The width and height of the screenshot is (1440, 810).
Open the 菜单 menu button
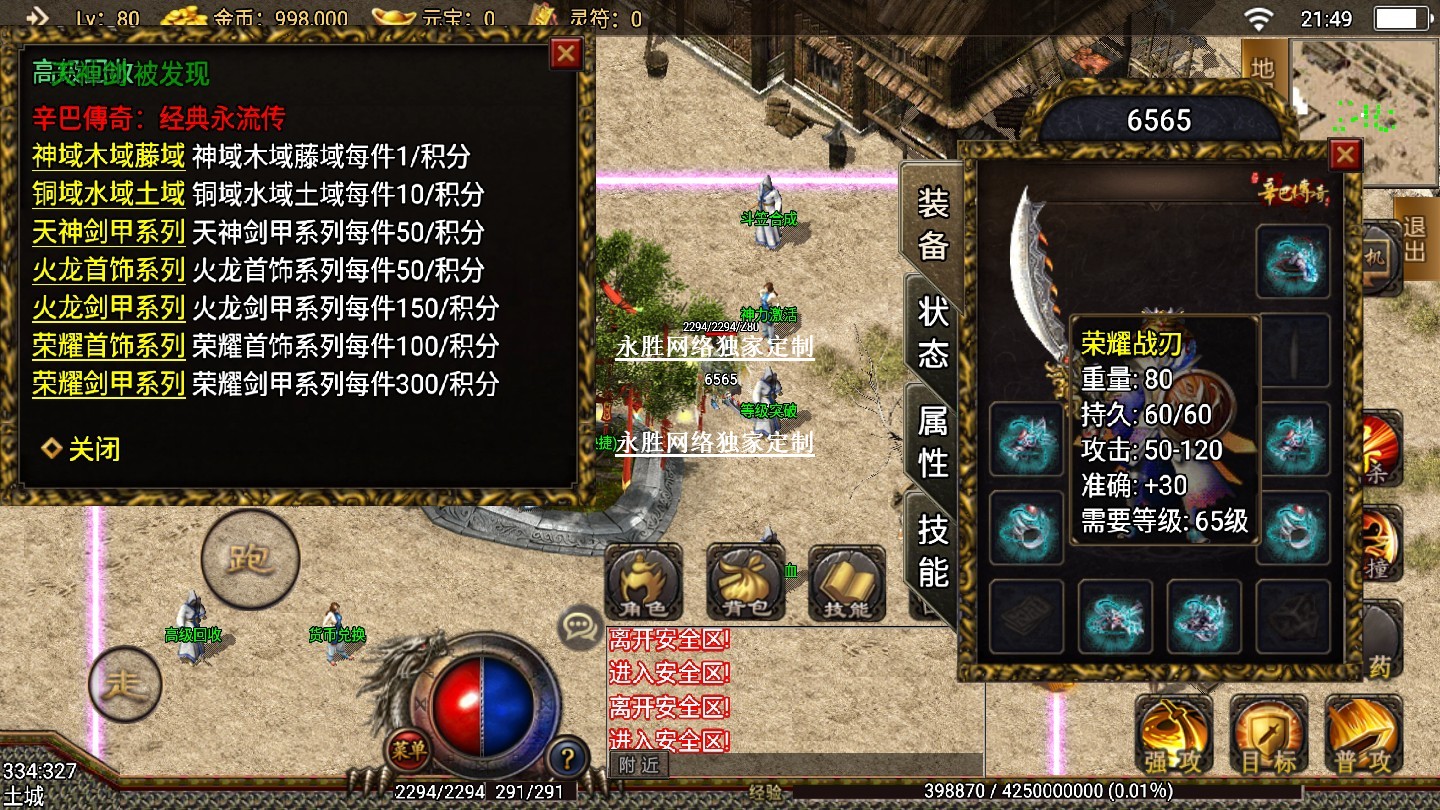408,748
